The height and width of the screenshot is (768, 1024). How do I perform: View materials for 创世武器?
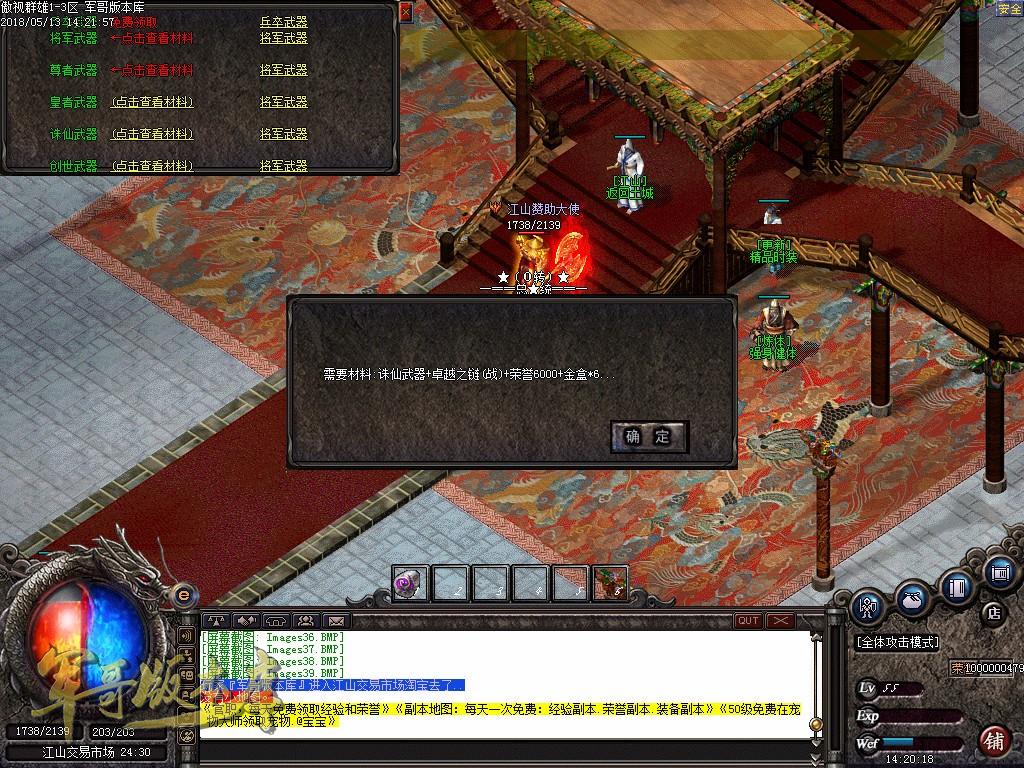[152, 166]
